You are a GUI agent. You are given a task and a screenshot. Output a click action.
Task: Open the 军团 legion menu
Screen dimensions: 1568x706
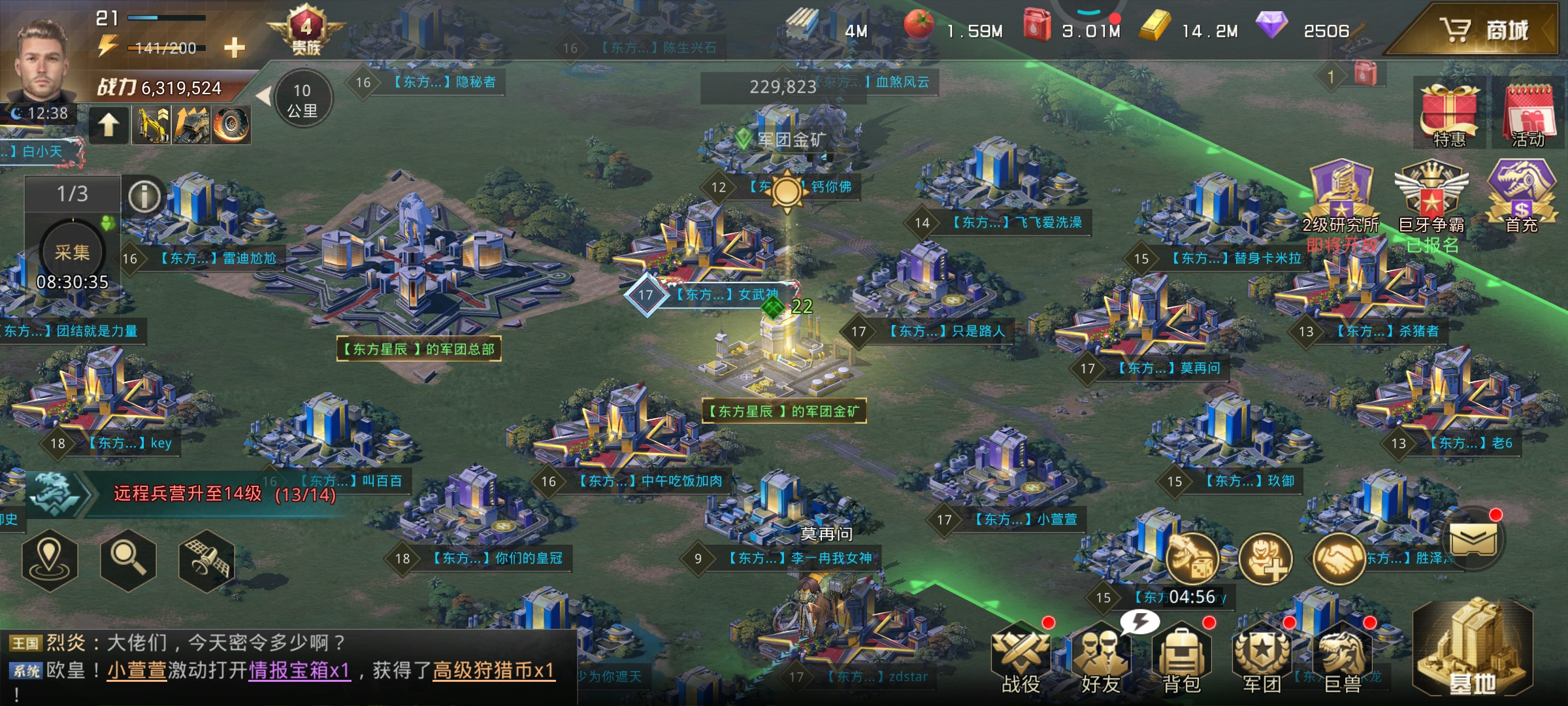pyautogui.click(x=1261, y=657)
